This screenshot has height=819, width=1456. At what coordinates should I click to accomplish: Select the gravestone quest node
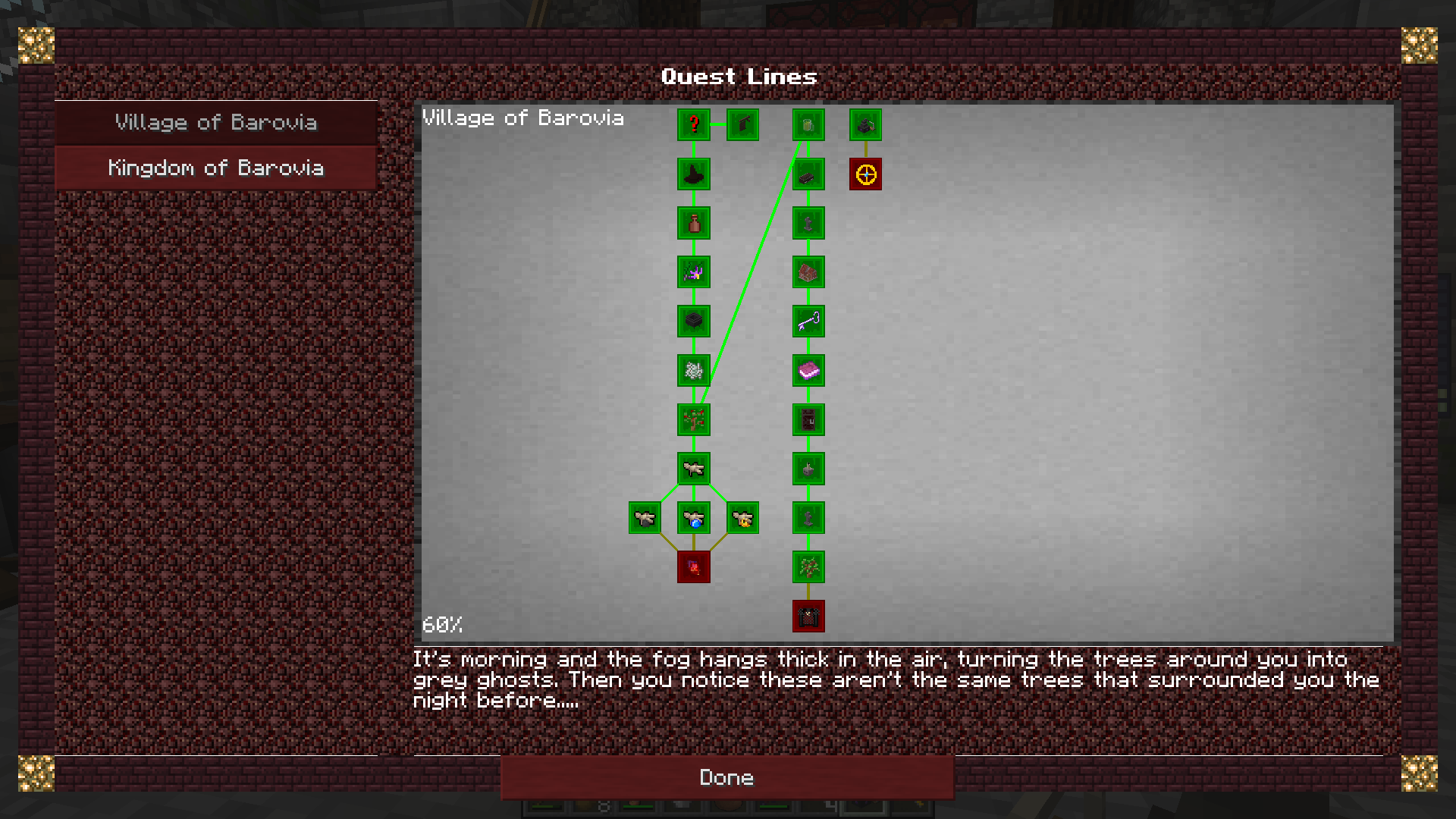tap(808, 224)
